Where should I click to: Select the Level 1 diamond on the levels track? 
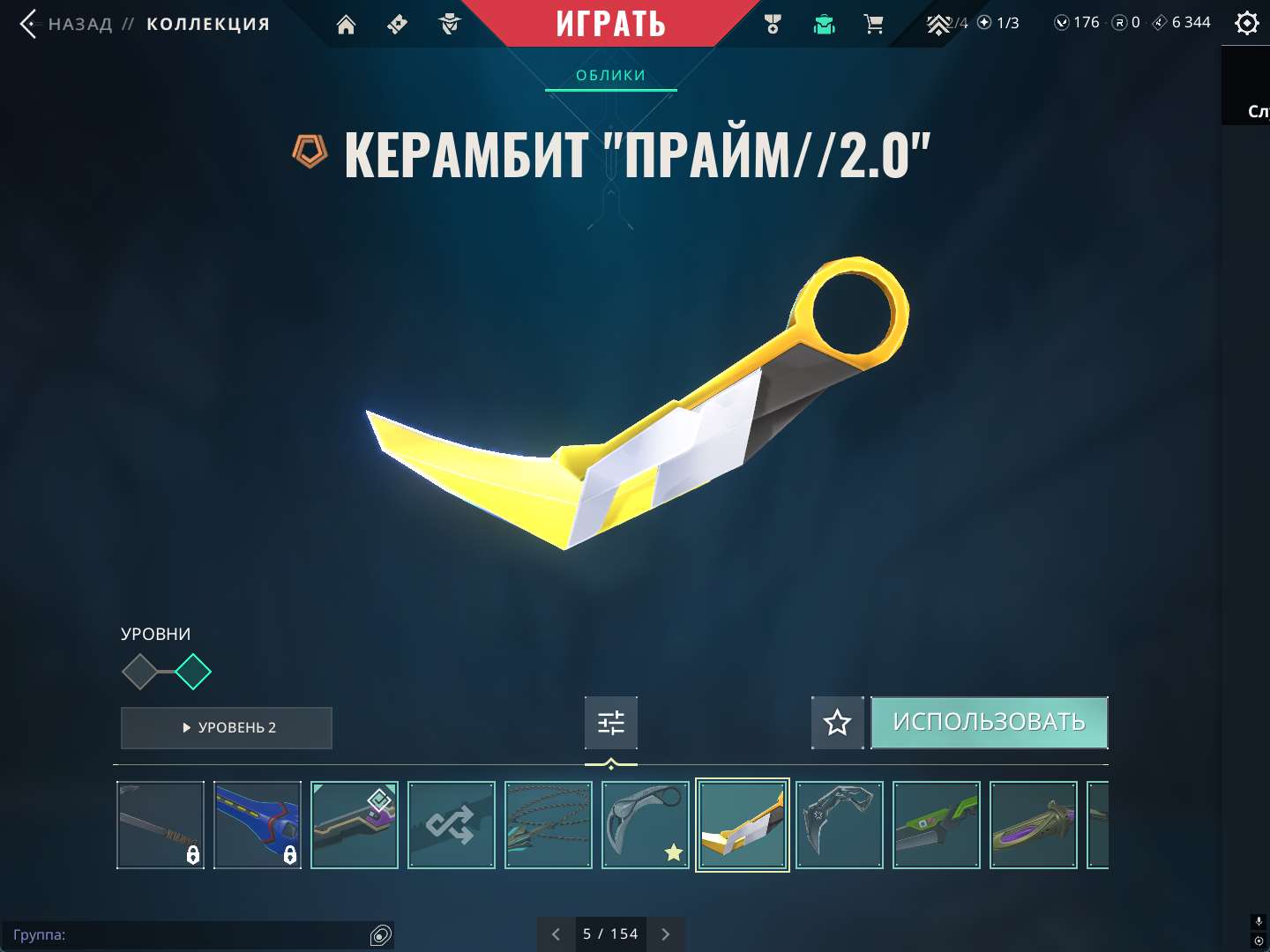[140, 672]
